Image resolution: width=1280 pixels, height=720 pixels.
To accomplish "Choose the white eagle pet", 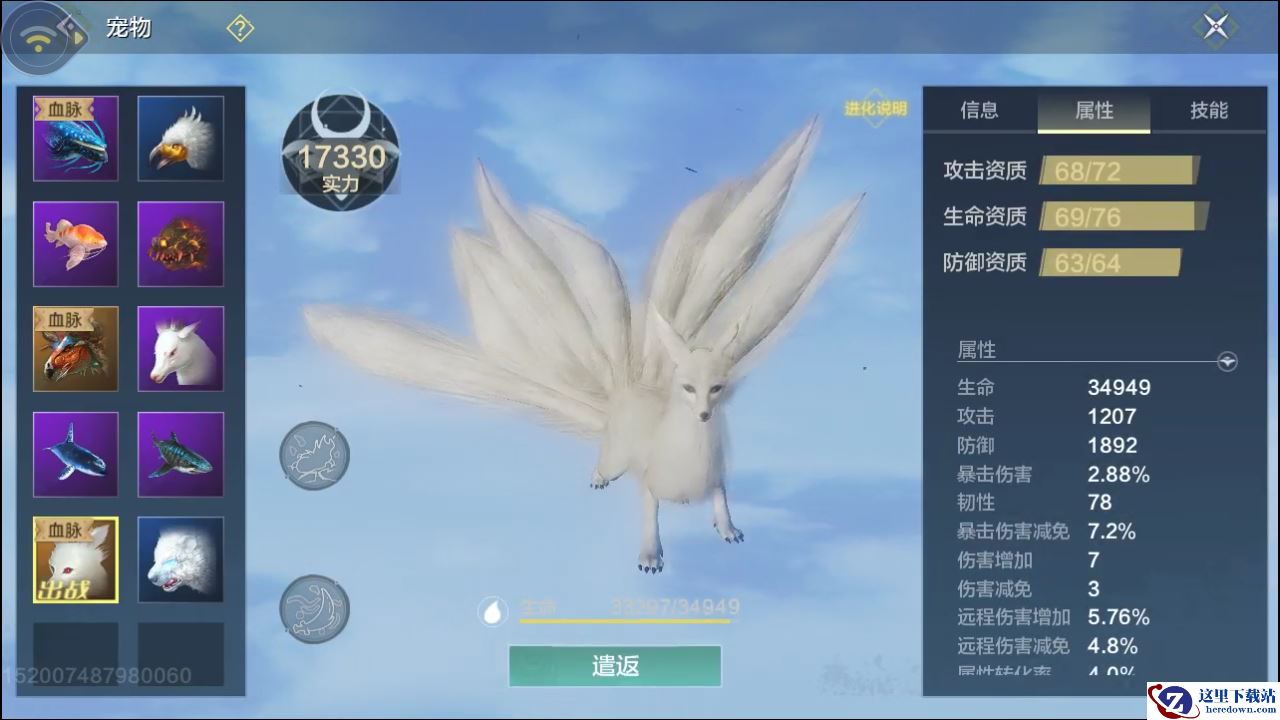I will [x=180, y=139].
